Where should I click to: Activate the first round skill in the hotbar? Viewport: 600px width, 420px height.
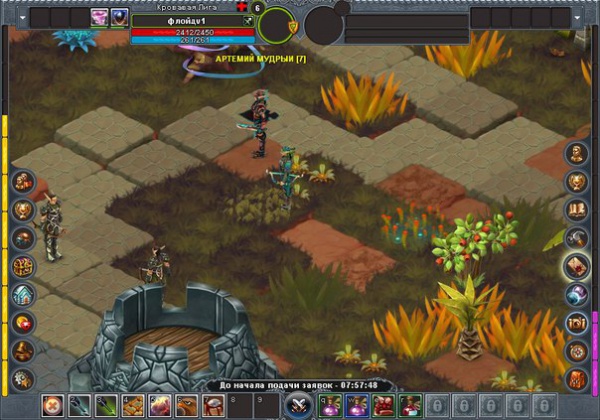click(x=51, y=406)
